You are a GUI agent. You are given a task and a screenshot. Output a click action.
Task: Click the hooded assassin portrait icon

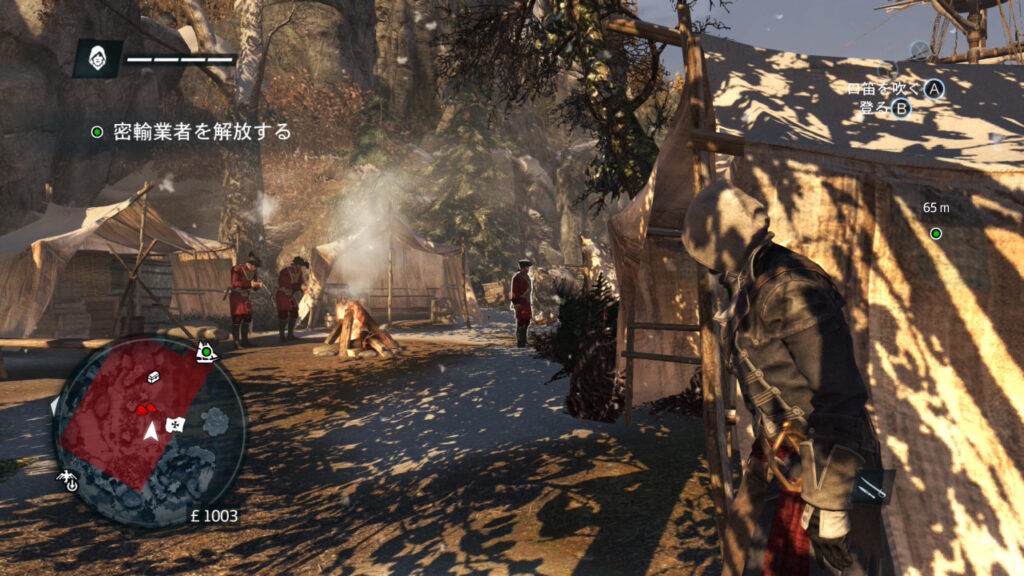click(x=97, y=58)
